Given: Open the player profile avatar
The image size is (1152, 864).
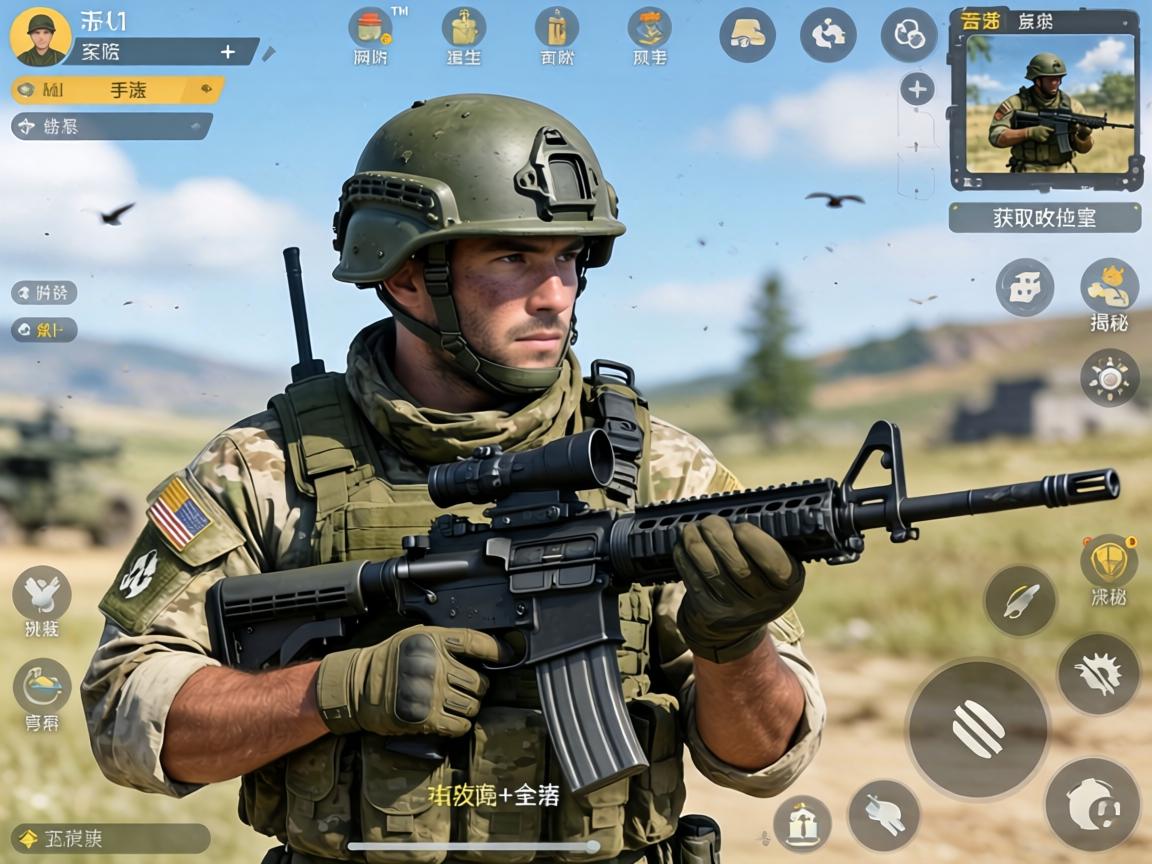Looking at the screenshot, I should coord(40,36).
